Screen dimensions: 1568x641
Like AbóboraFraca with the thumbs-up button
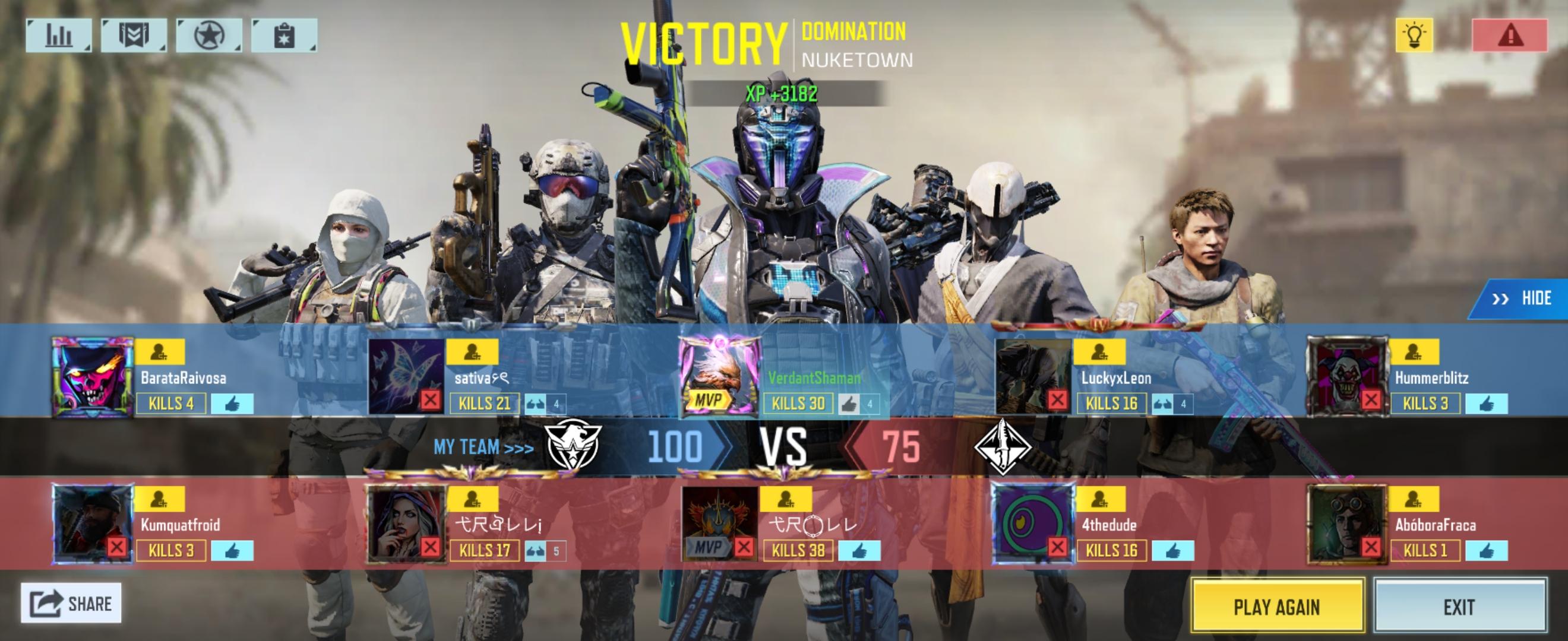click(1486, 551)
